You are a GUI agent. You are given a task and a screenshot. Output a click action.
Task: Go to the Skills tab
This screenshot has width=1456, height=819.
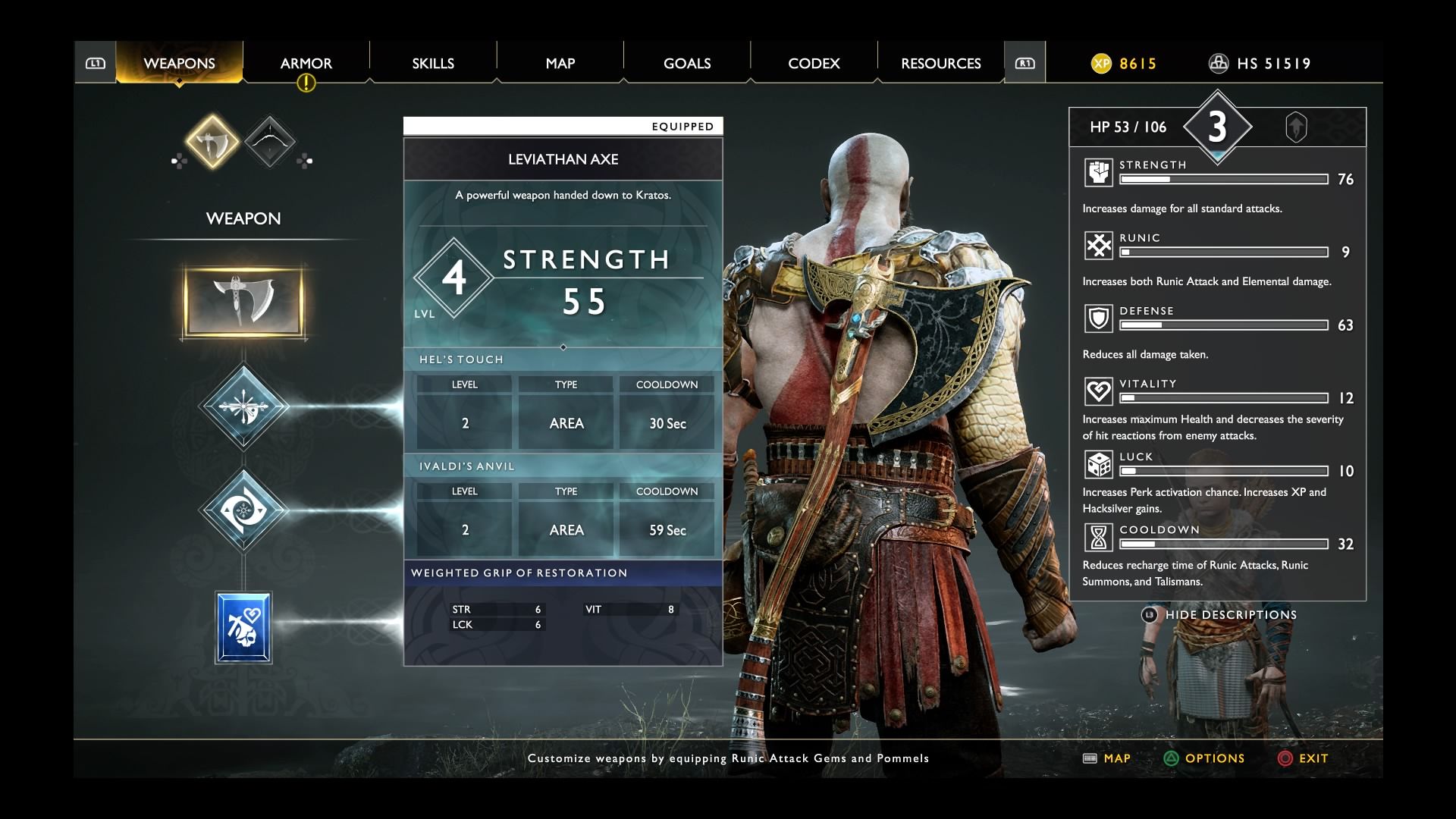[x=433, y=63]
